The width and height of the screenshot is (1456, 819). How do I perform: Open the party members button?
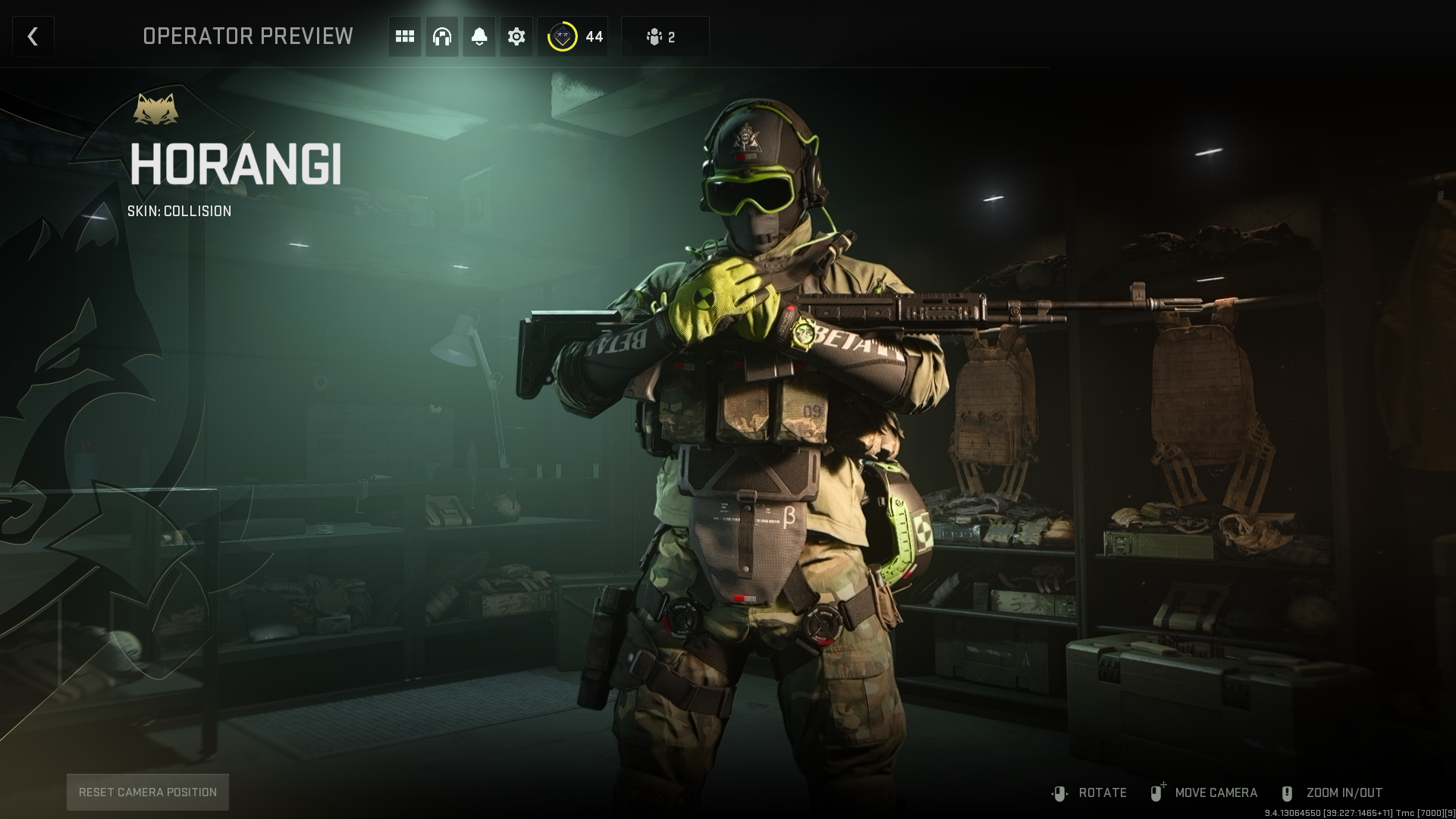[x=664, y=36]
